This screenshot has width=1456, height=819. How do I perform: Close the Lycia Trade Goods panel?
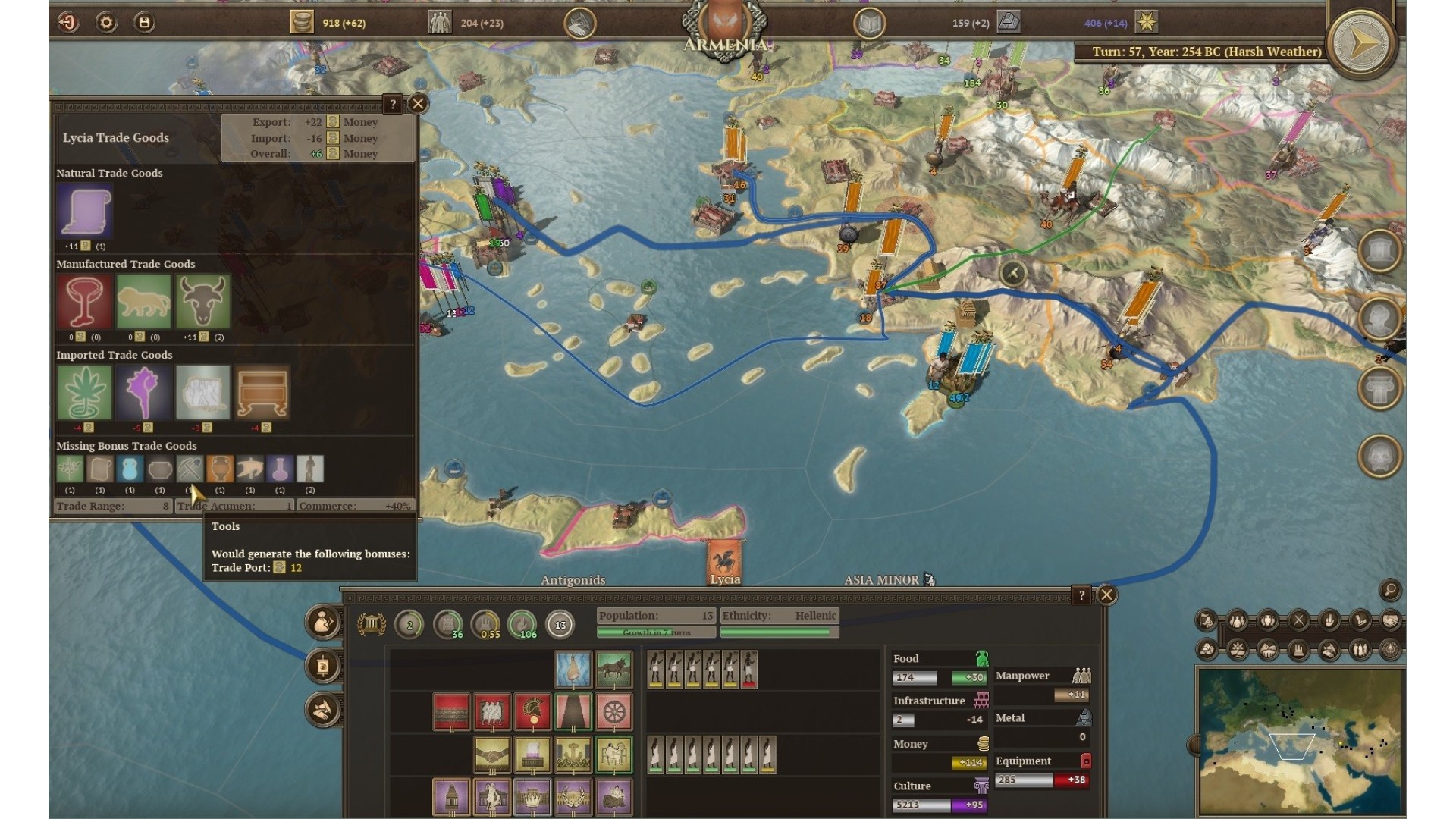(x=418, y=104)
